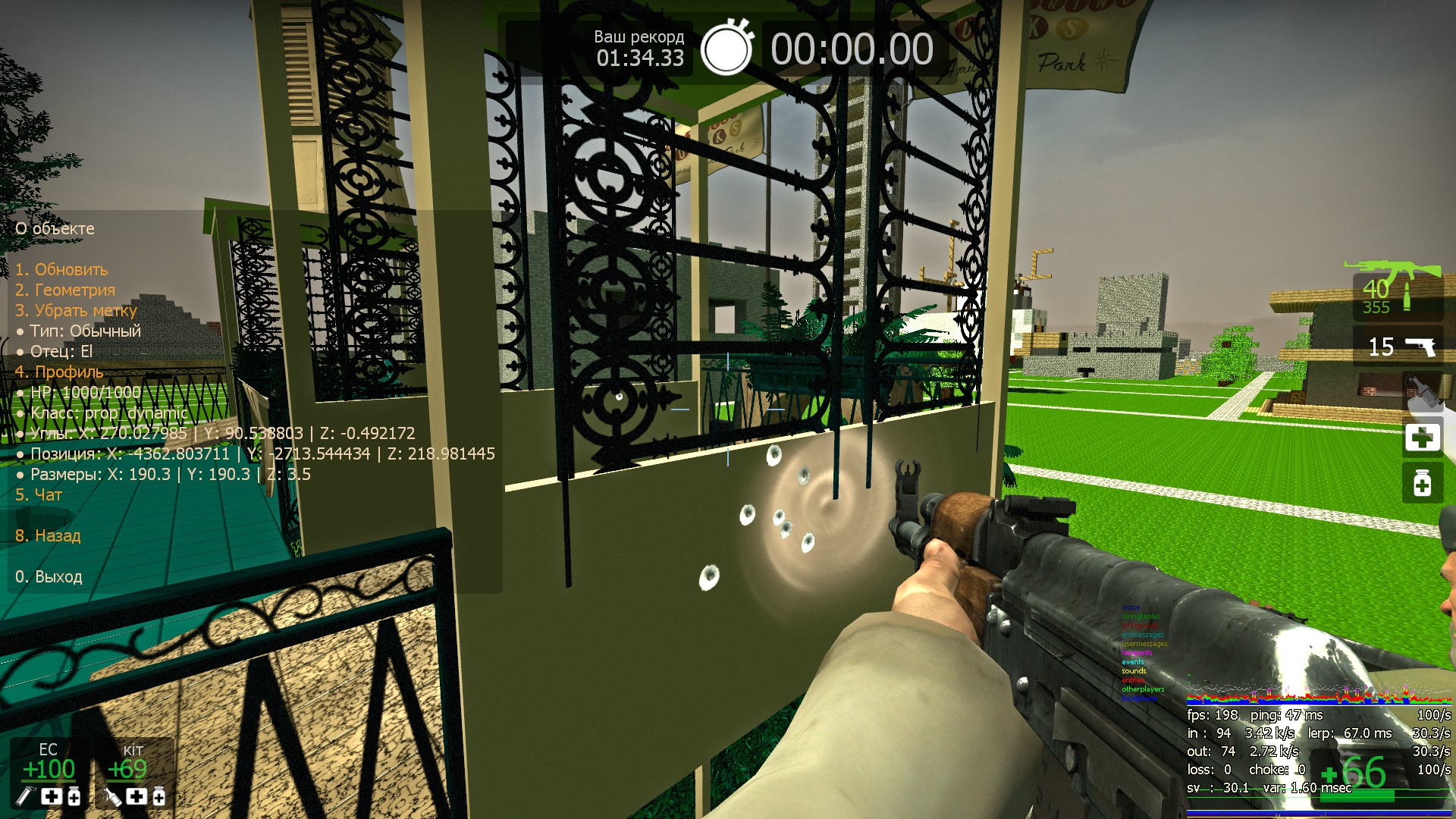
Task: Select the AK-47 rifle weapon slot
Action: [x=1394, y=290]
